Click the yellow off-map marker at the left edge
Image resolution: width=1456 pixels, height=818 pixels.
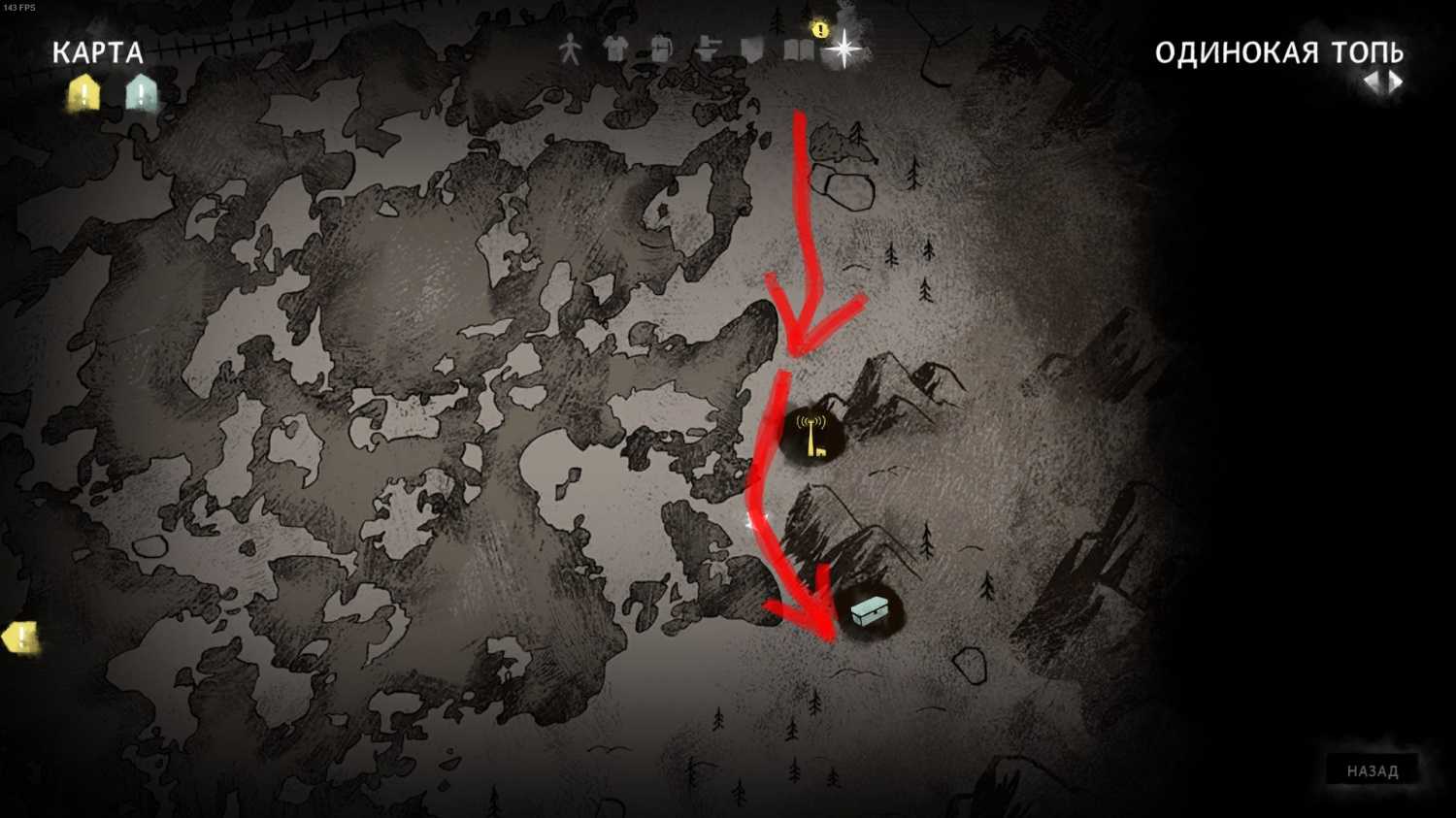[x=20, y=638]
